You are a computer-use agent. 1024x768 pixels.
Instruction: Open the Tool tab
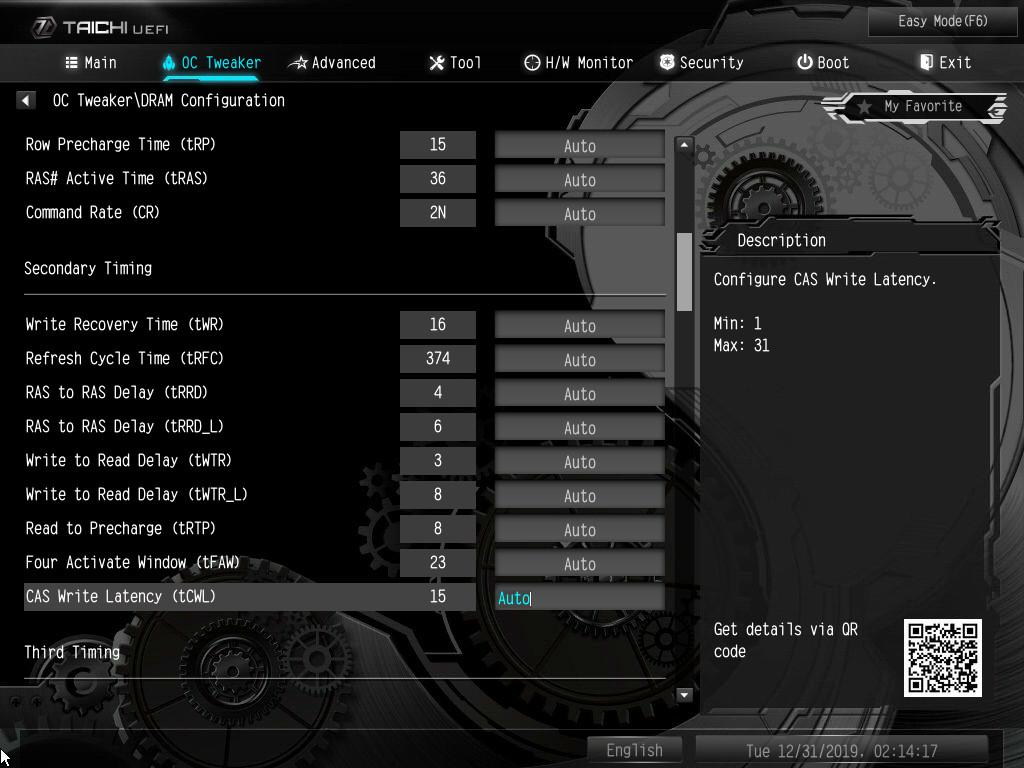pyautogui.click(x=455, y=63)
